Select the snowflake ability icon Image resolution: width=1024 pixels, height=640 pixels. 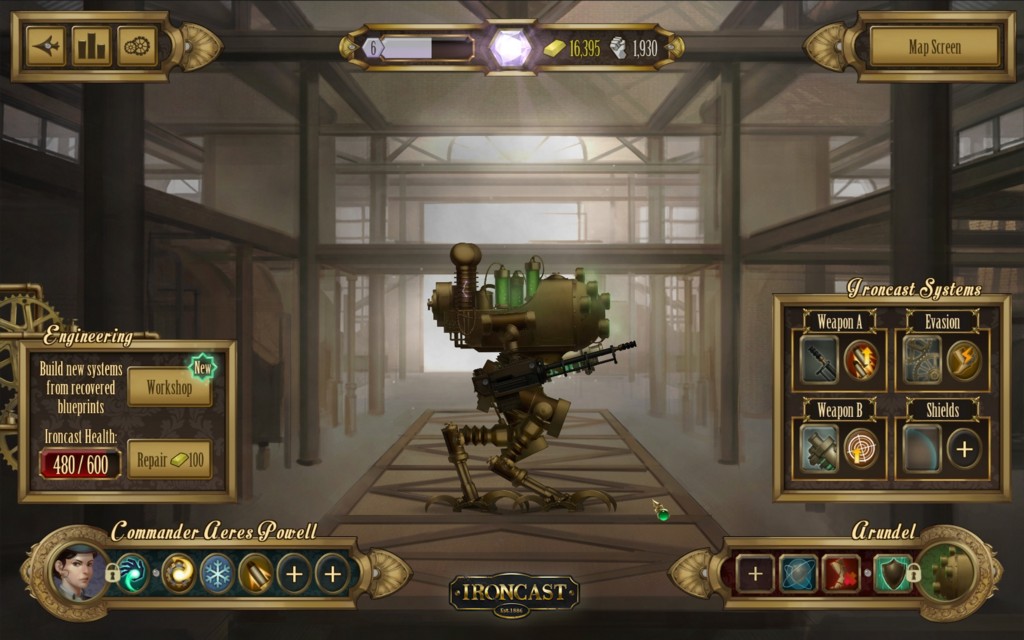coord(217,574)
